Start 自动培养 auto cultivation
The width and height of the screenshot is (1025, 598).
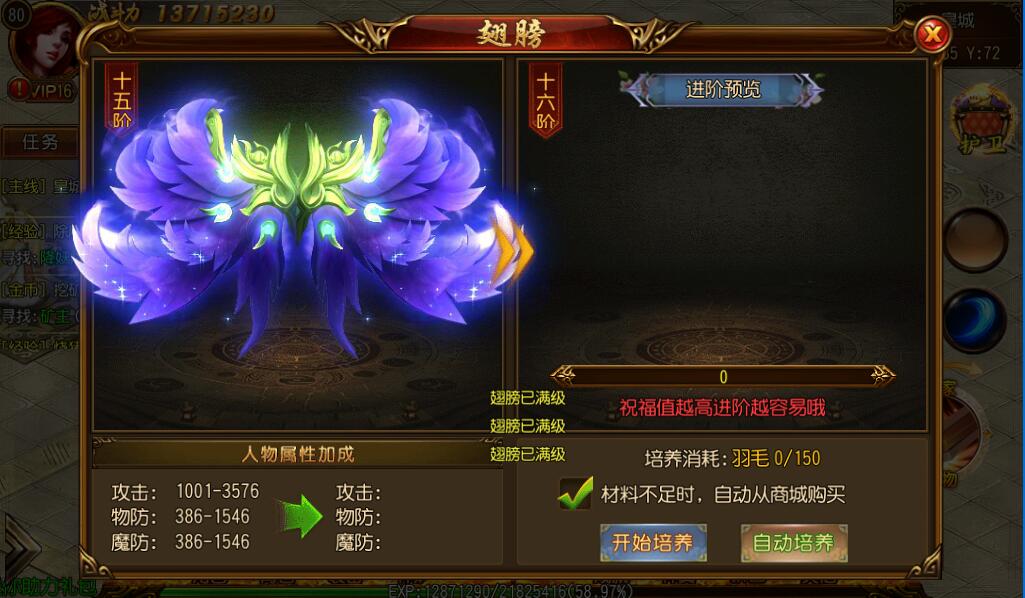point(794,543)
